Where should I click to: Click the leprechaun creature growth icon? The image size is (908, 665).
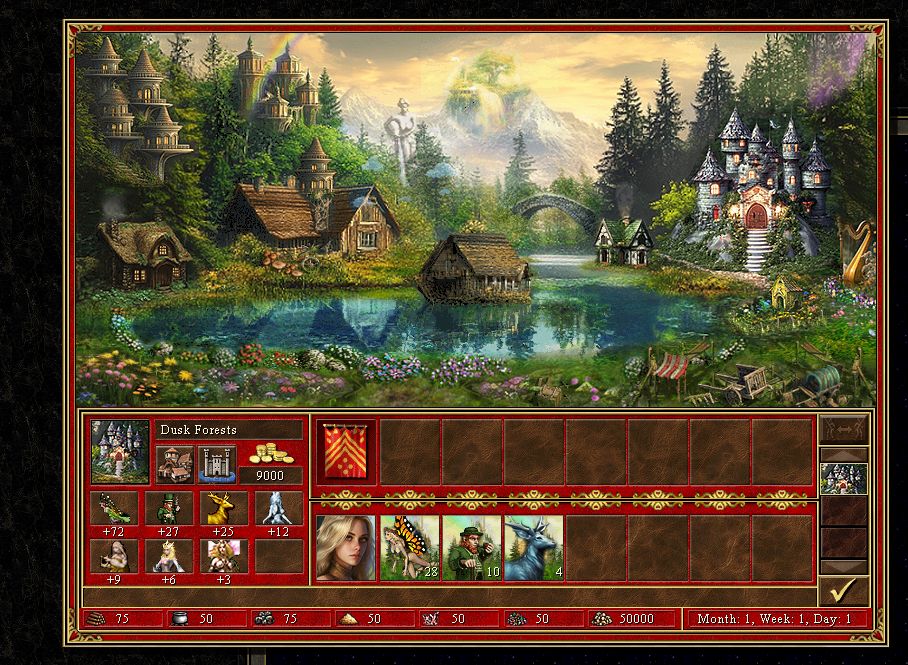point(170,508)
